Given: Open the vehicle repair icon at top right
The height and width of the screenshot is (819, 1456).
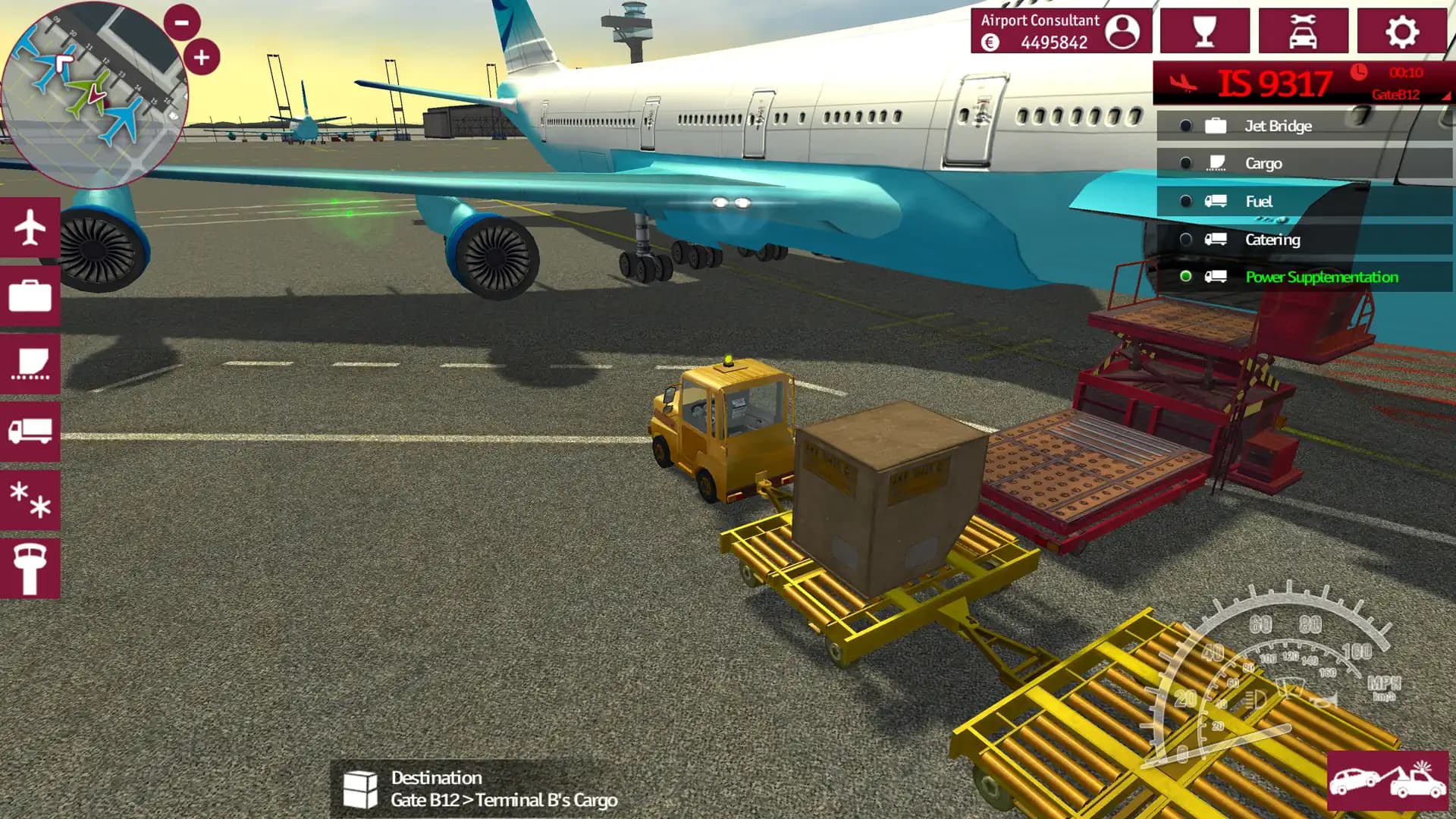Looking at the screenshot, I should point(1303,31).
